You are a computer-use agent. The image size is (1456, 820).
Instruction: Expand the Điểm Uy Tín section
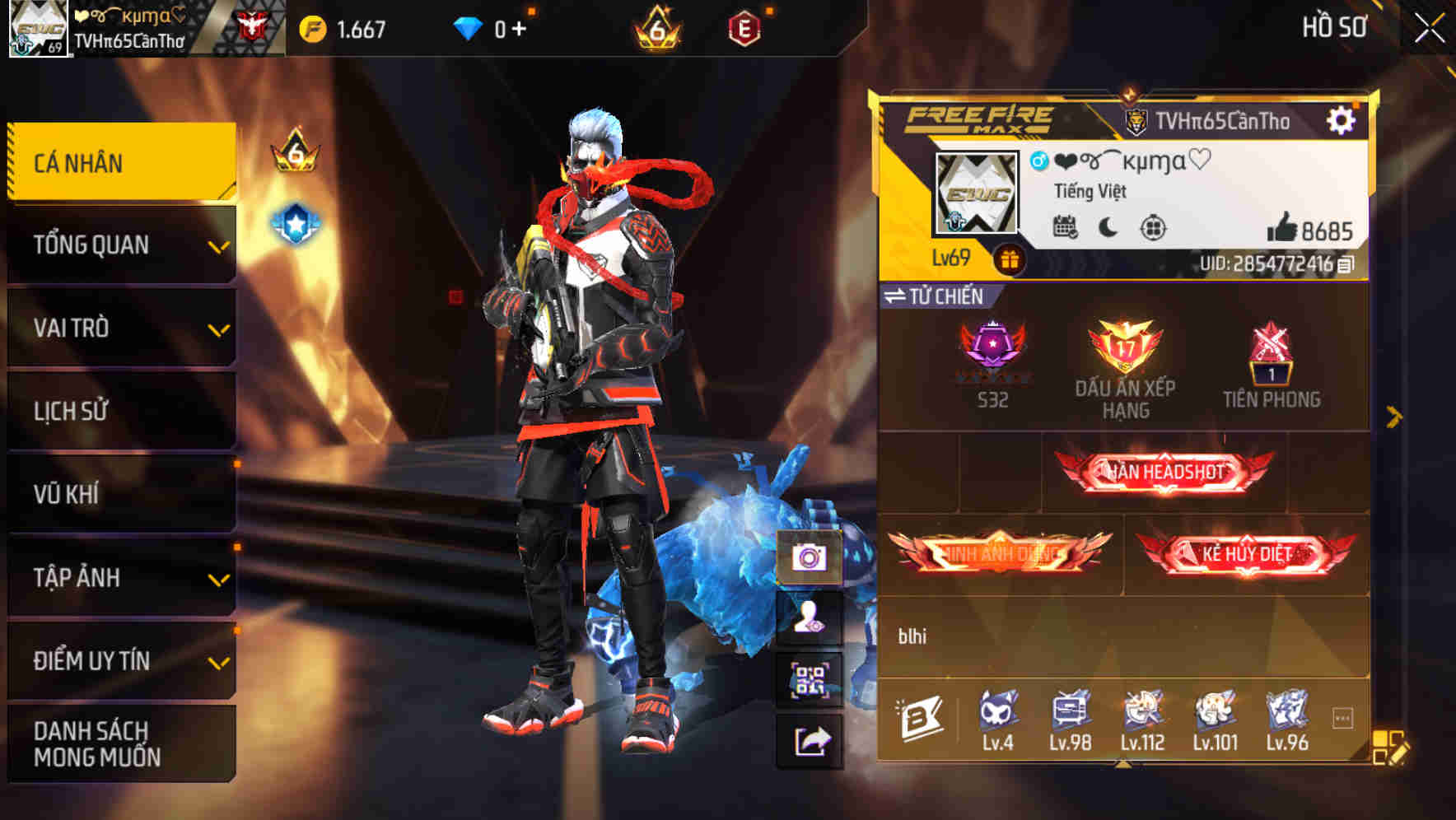[119, 660]
